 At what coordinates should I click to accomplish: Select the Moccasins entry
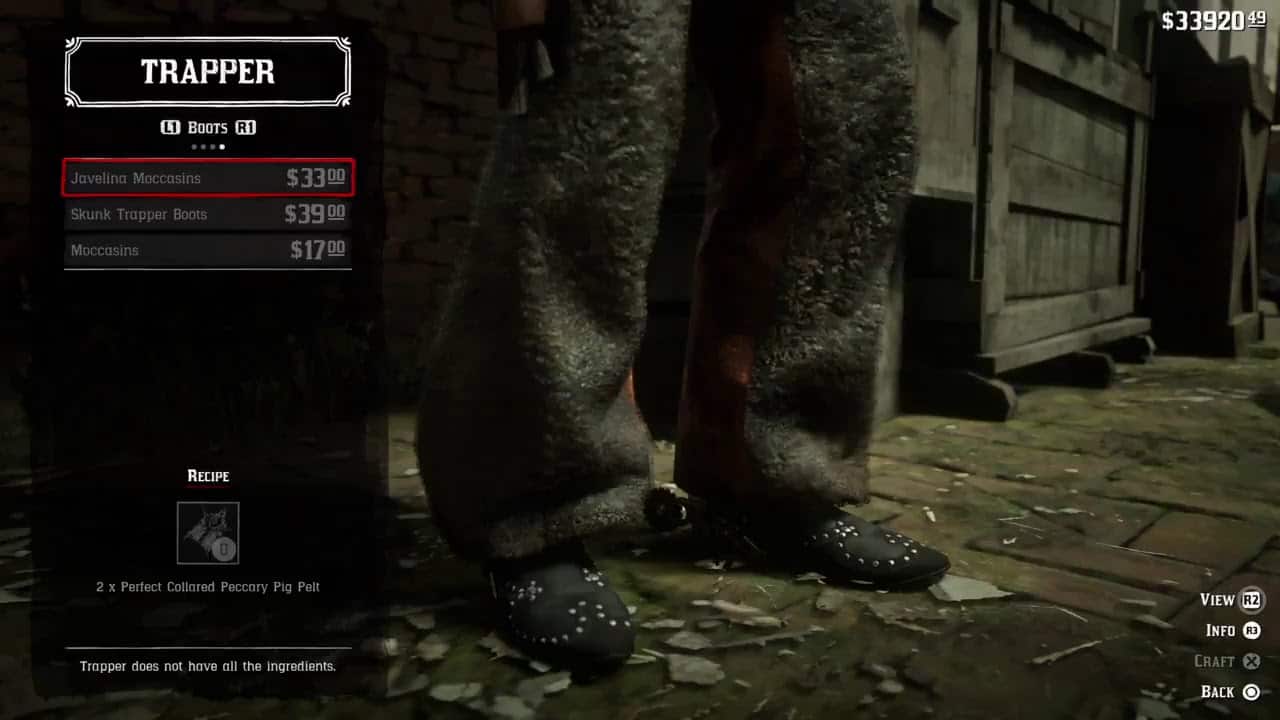tap(207, 250)
